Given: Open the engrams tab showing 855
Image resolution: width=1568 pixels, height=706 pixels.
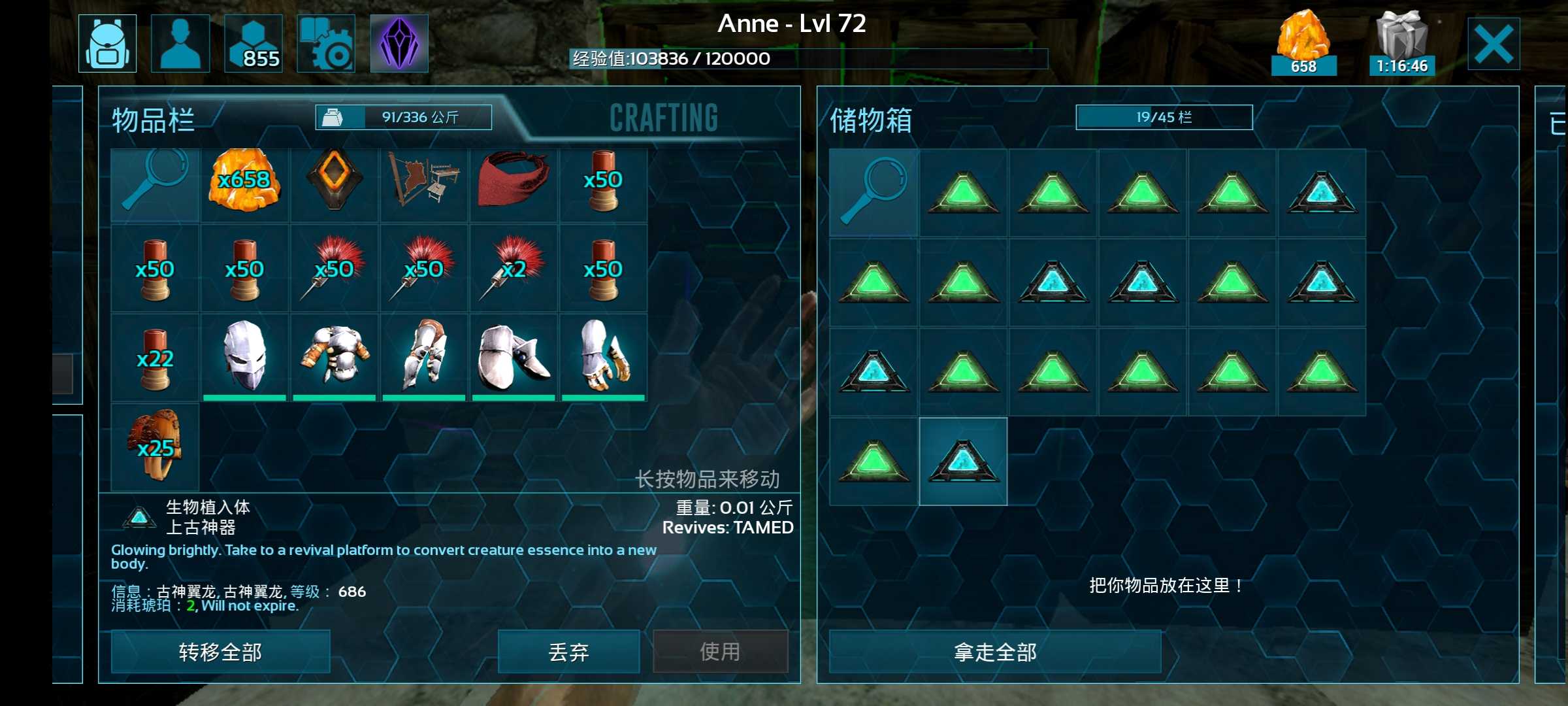Looking at the screenshot, I should (x=253, y=44).
